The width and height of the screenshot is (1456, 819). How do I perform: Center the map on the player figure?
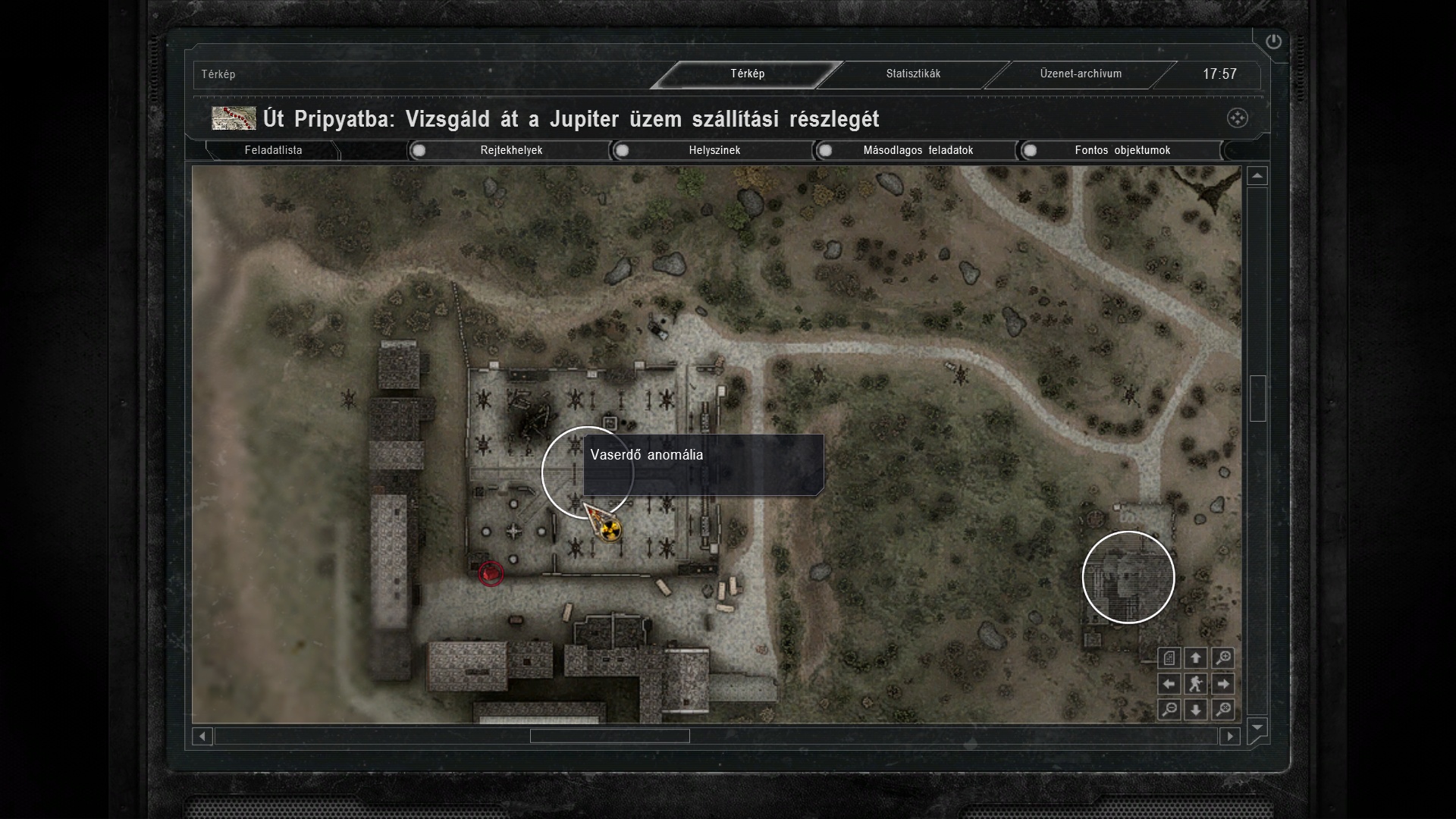coord(1196,684)
